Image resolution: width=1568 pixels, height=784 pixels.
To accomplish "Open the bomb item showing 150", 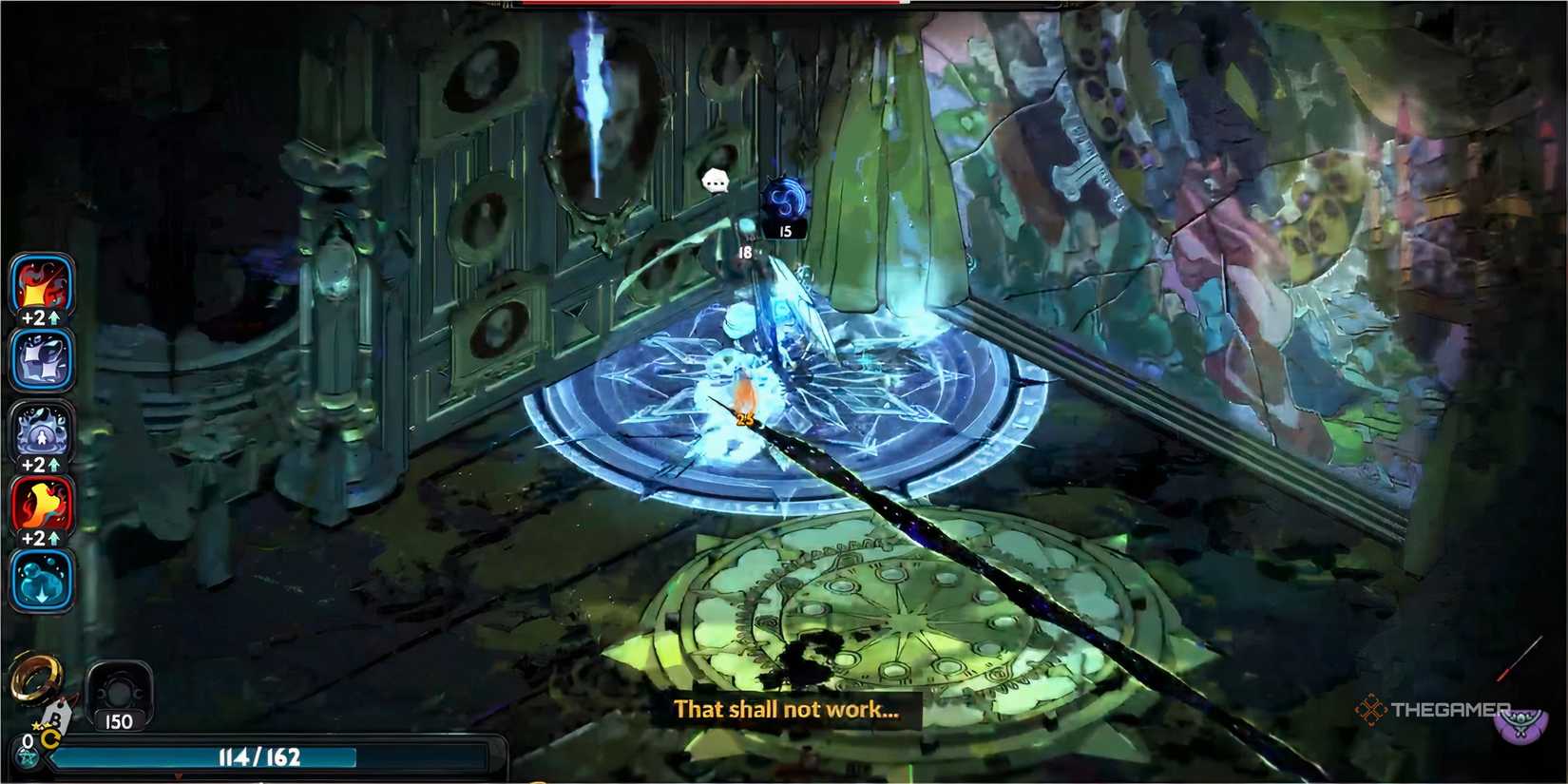I will tap(121, 692).
